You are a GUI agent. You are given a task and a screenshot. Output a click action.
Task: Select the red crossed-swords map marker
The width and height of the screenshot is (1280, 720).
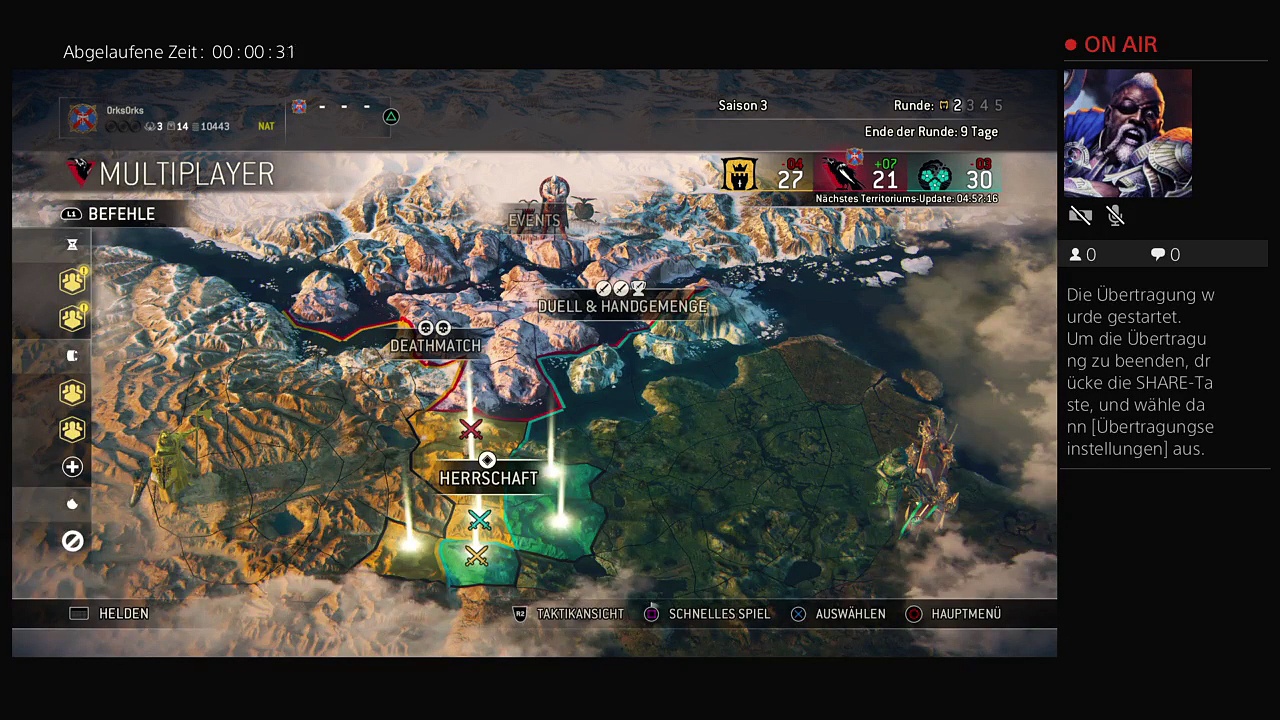tap(470, 430)
